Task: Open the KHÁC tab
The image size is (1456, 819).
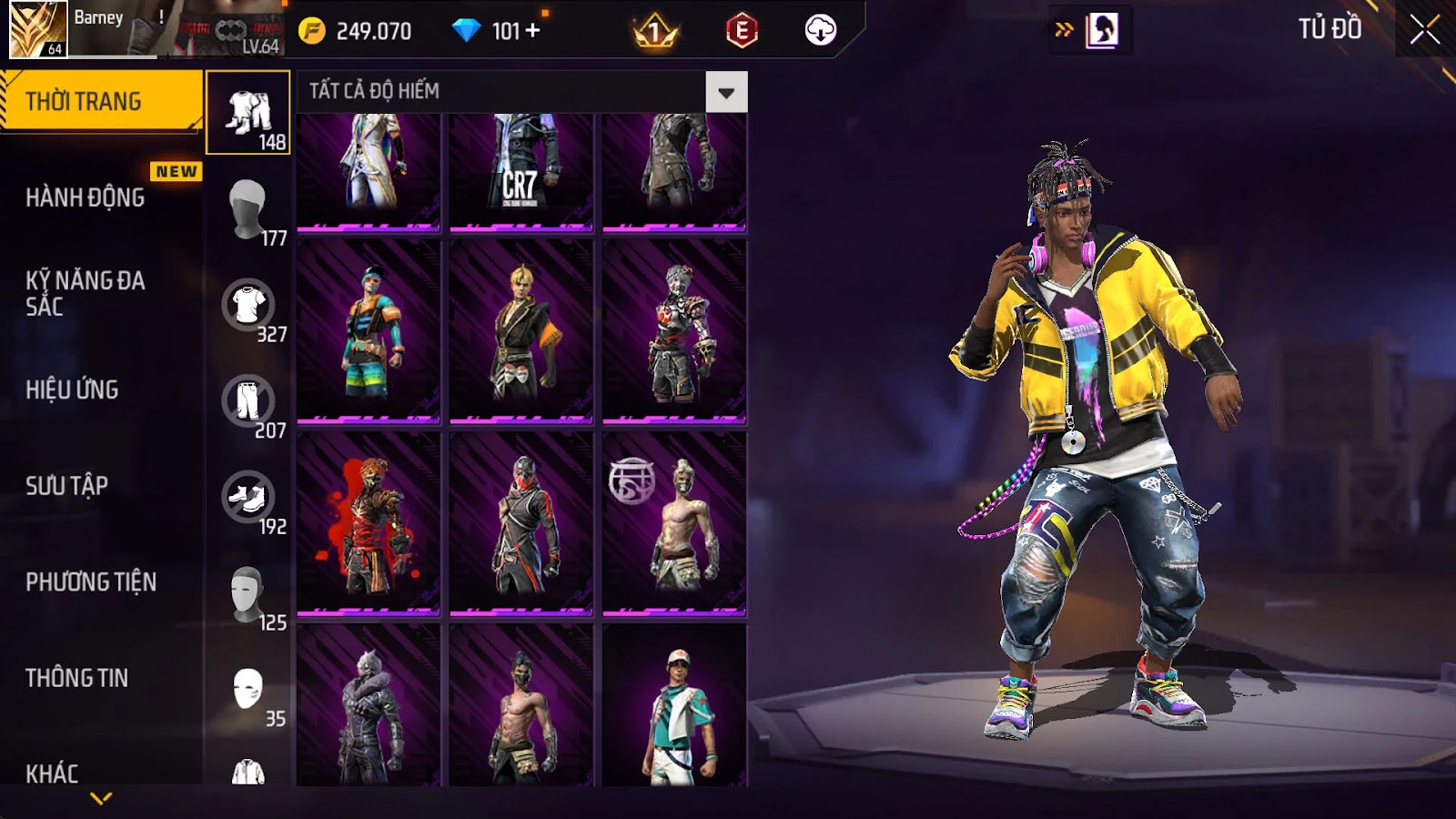Action: pyautogui.click(x=52, y=773)
